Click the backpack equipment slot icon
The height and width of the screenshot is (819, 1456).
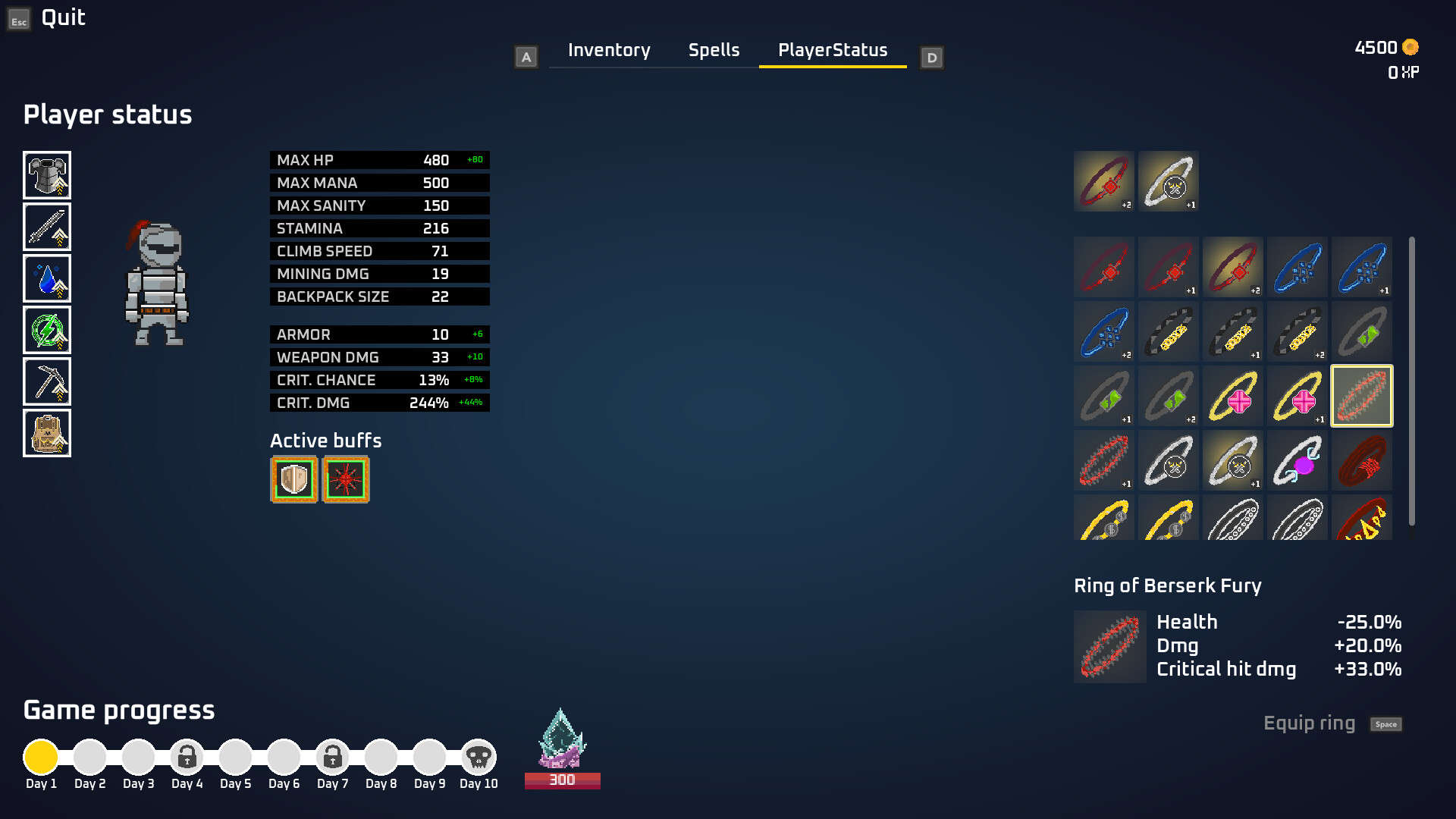coord(47,433)
